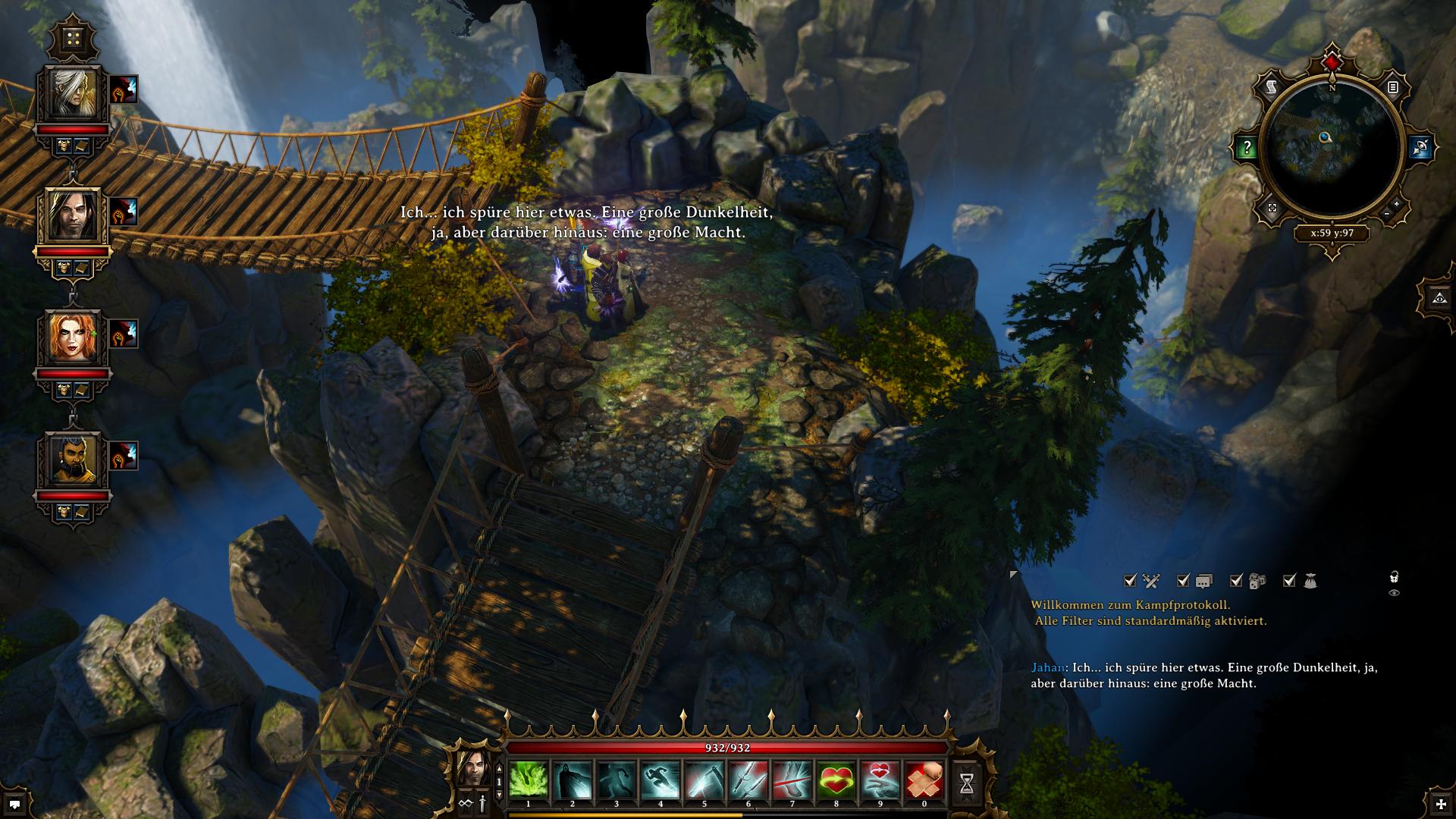
Task: Select the bearded companion's portrait
Action: pyautogui.click(x=74, y=460)
